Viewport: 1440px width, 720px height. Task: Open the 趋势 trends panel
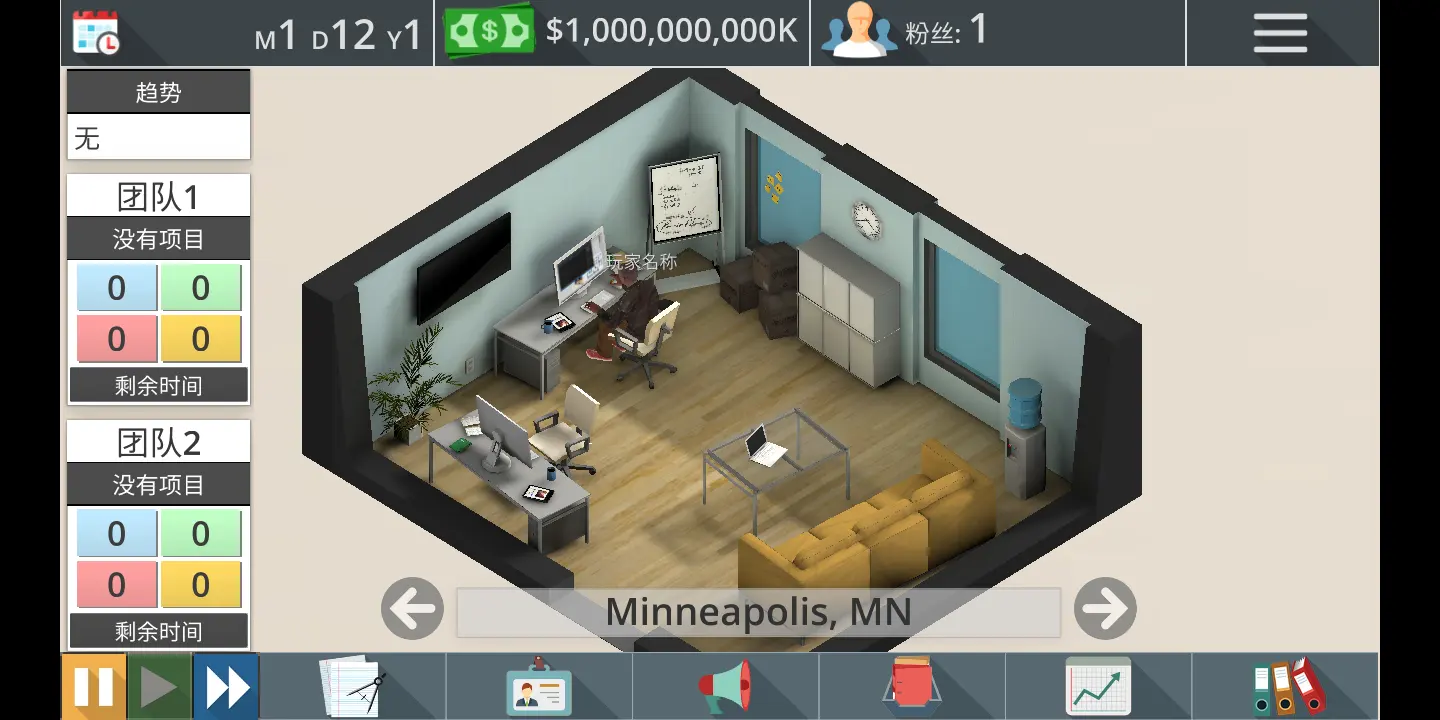[x=158, y=93]
